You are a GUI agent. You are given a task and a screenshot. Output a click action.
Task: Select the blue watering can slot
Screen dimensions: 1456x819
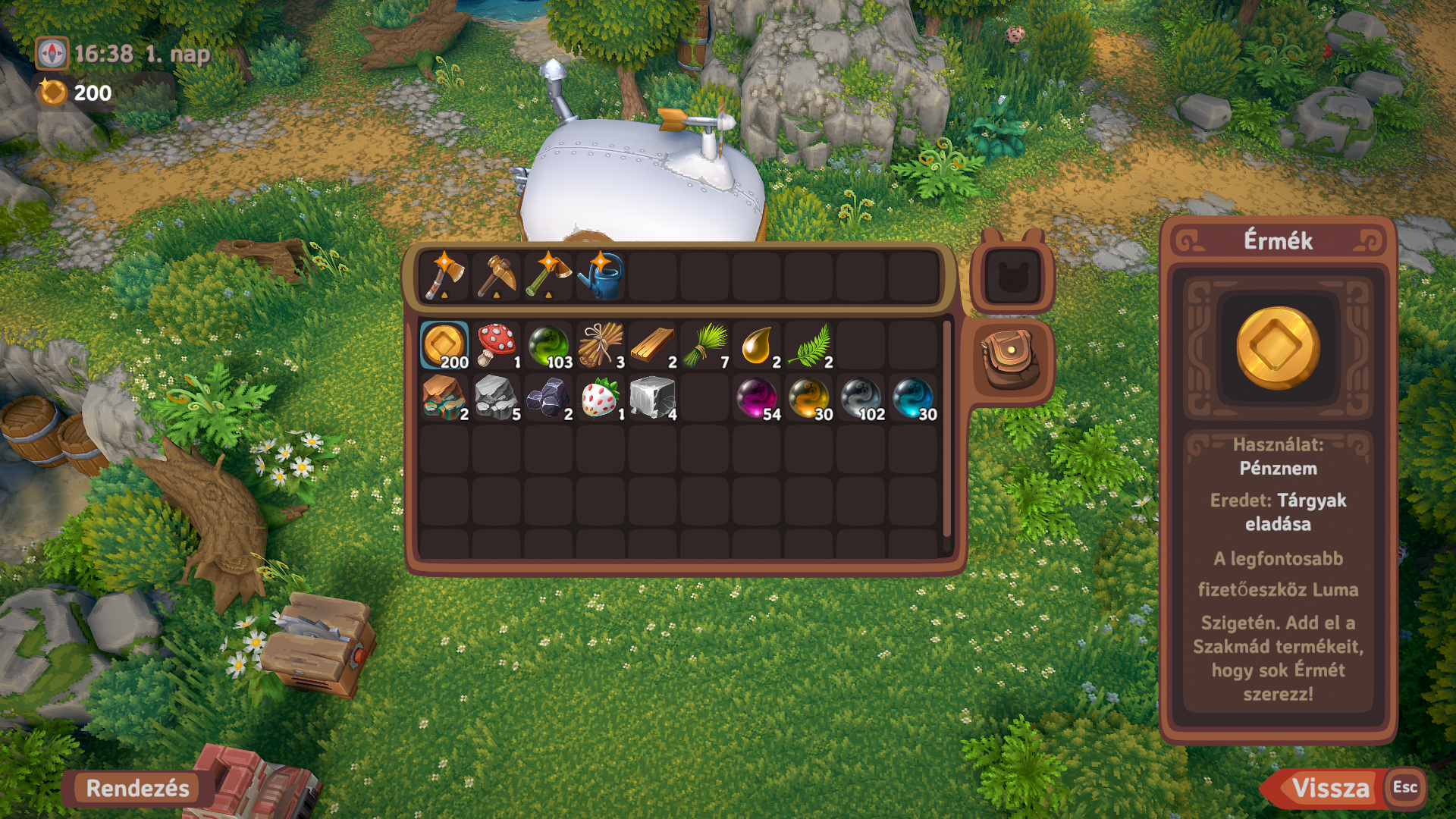point(601,277)
